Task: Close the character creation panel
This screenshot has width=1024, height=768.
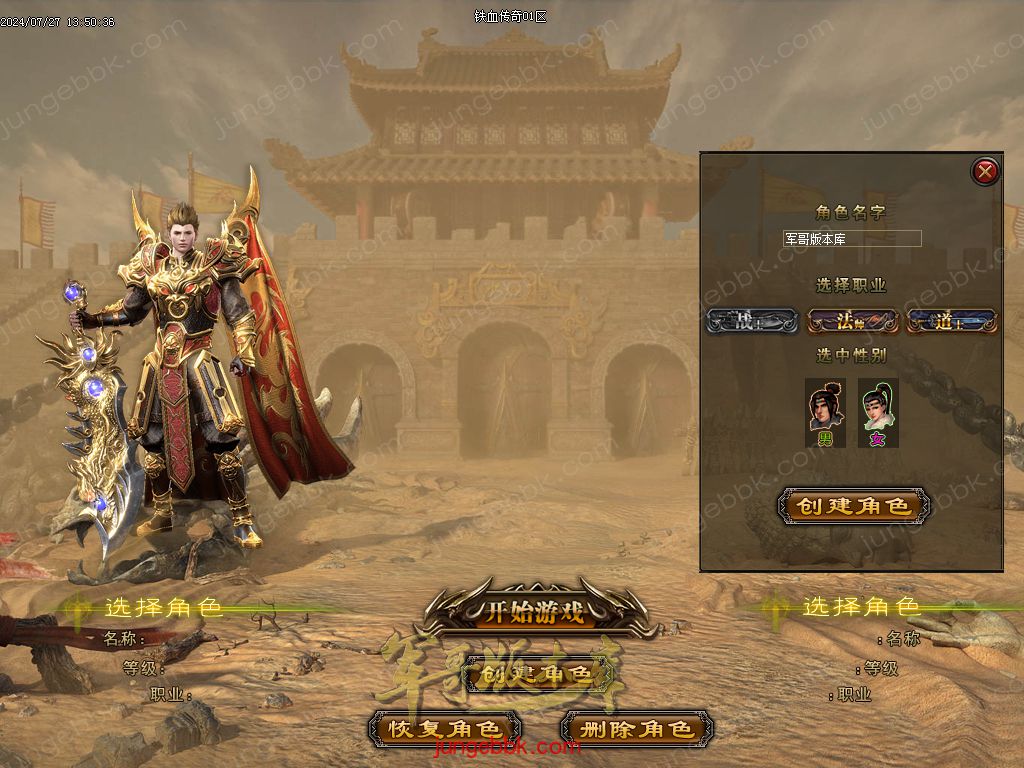Action: (x=986, y=172)
